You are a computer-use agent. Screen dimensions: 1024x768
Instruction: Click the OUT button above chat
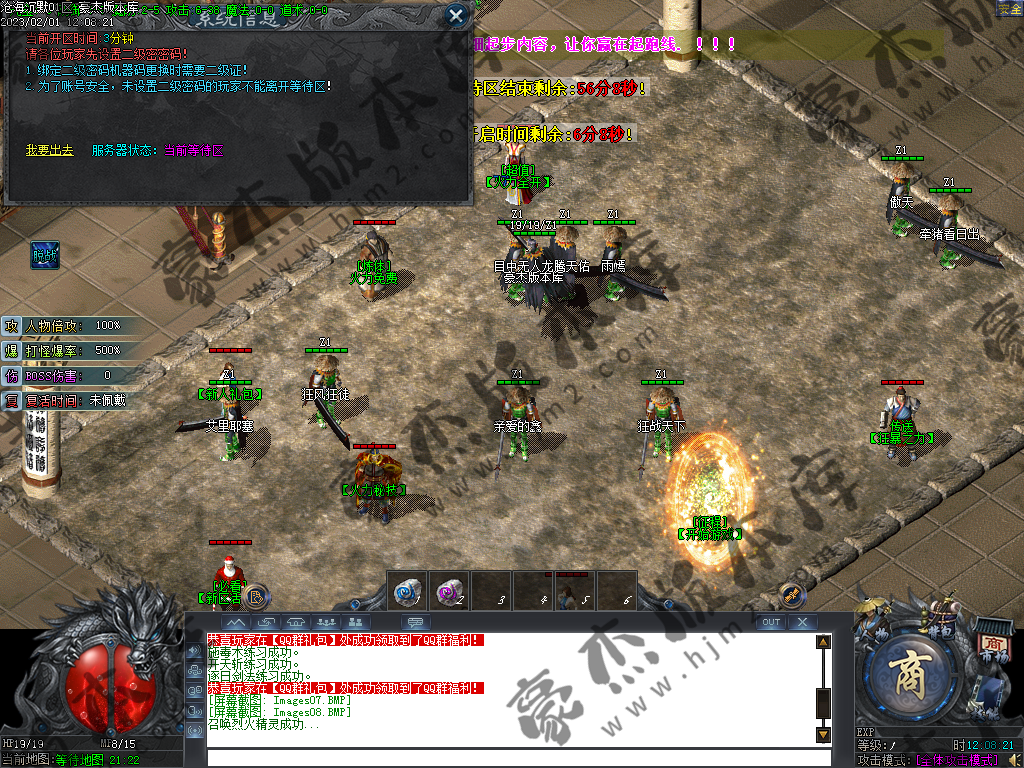770,622
